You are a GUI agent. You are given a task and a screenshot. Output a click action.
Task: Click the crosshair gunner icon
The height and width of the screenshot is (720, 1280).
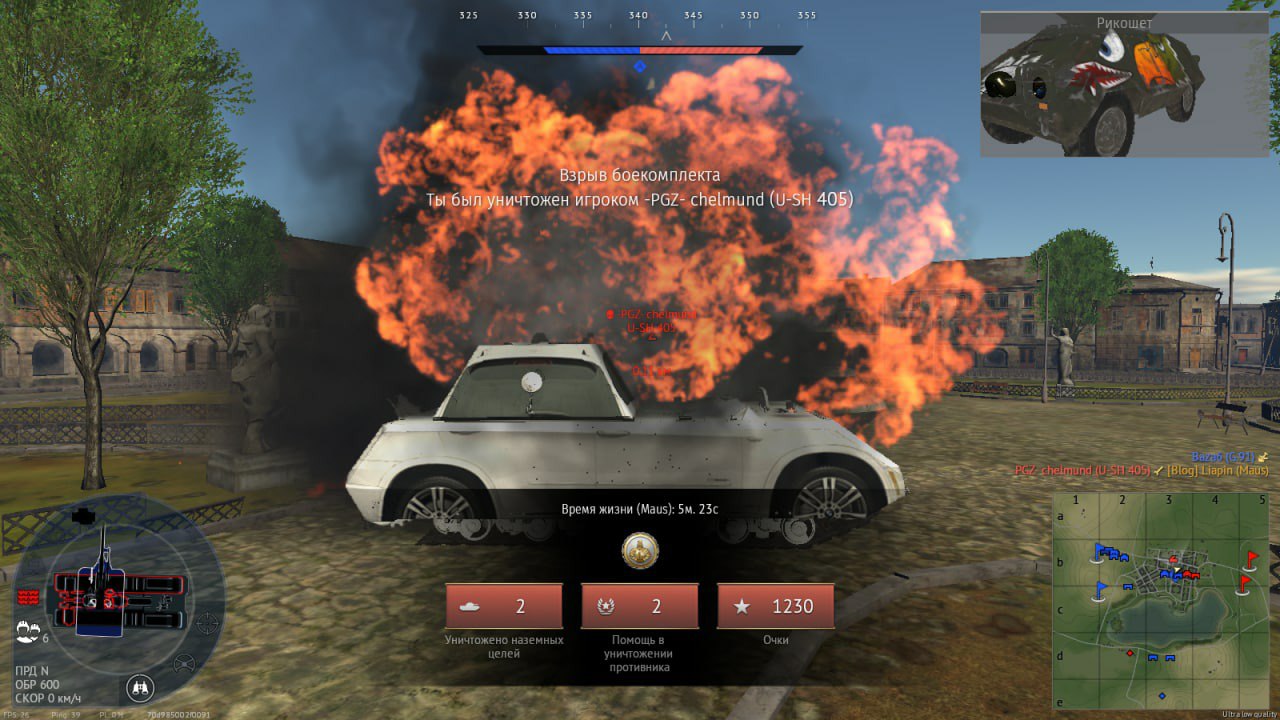click(207, 624)
